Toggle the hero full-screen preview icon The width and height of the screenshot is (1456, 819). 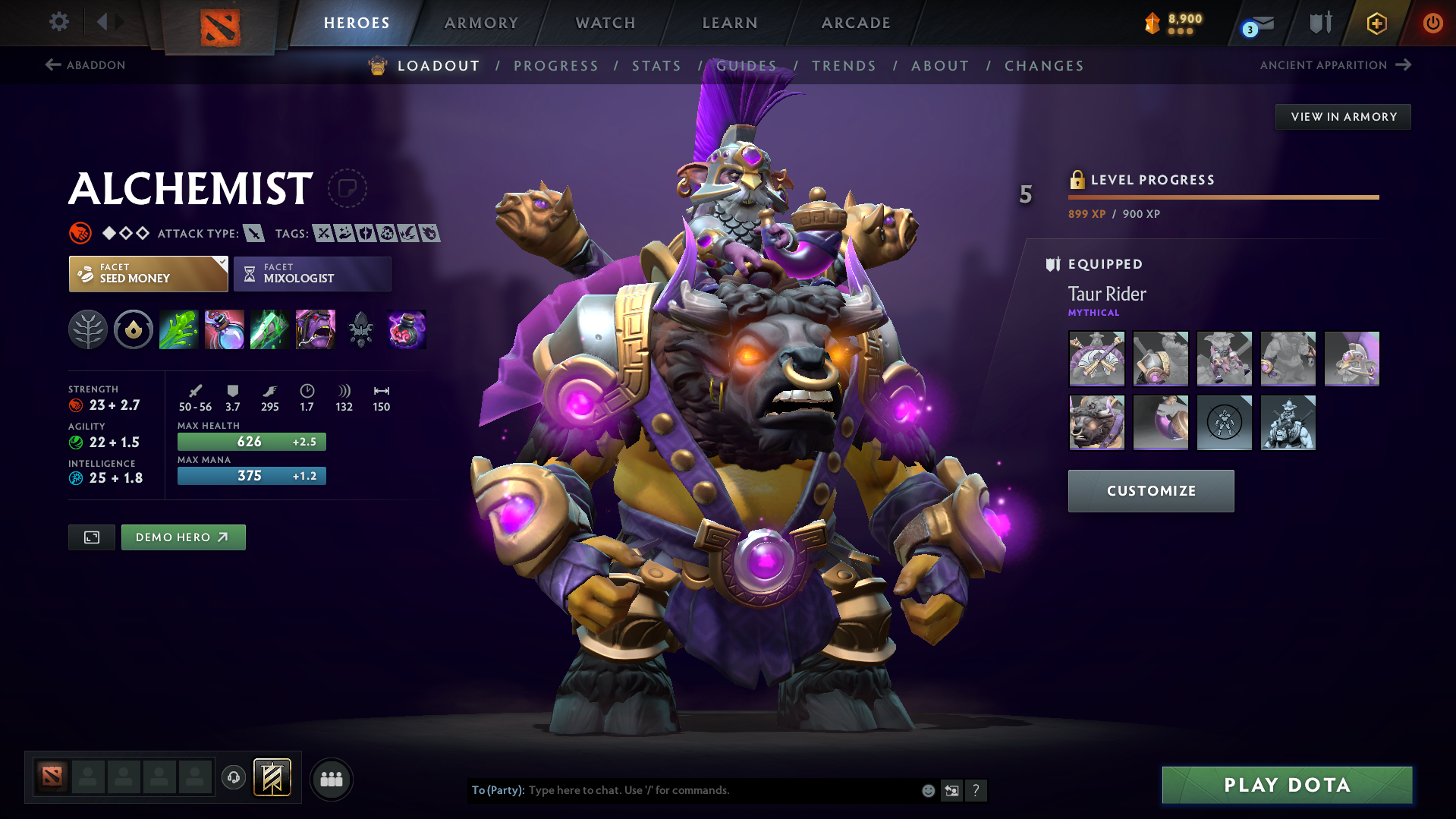pos(91,537)
